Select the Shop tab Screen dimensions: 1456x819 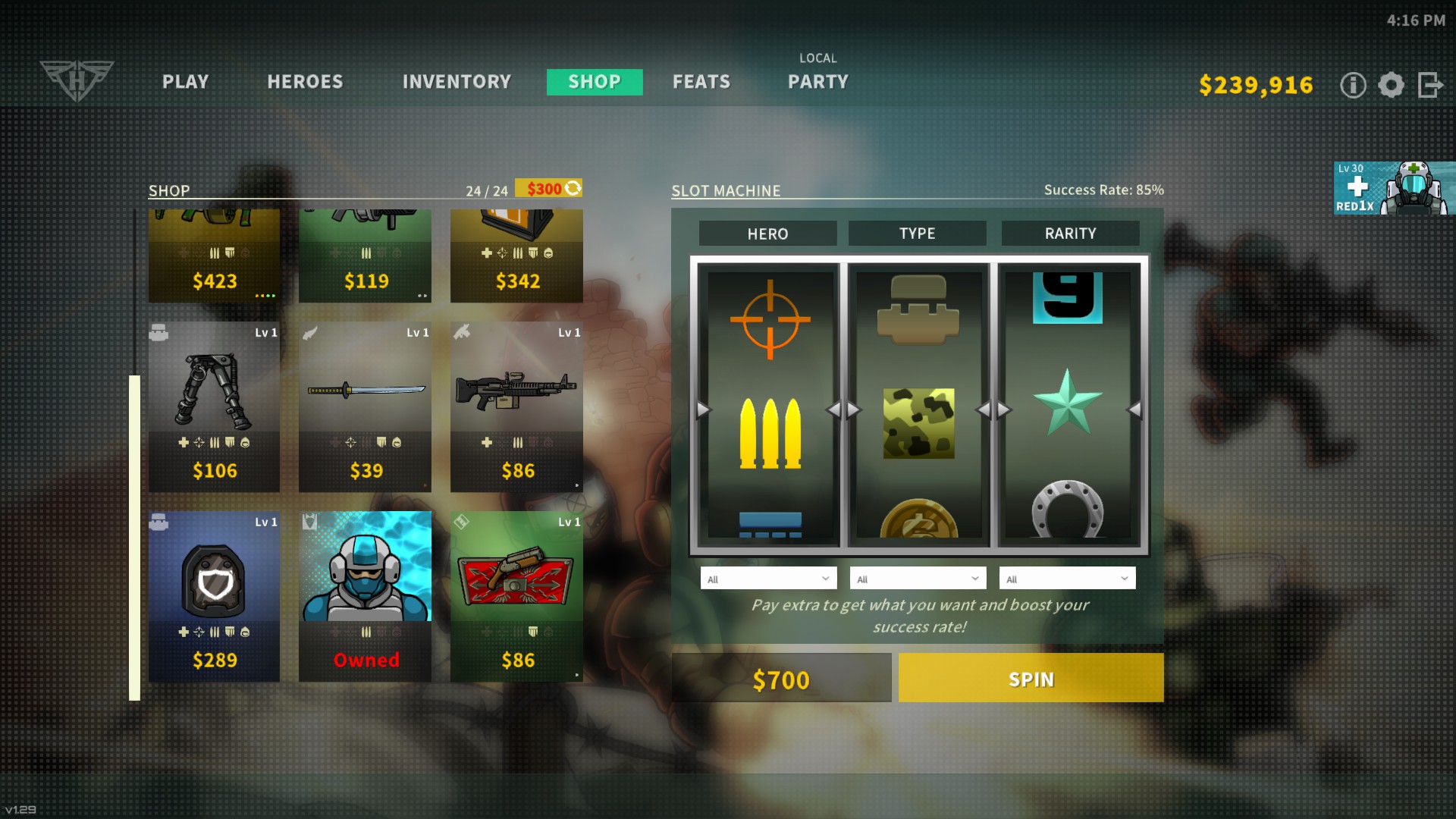click(x=595, y=82)
